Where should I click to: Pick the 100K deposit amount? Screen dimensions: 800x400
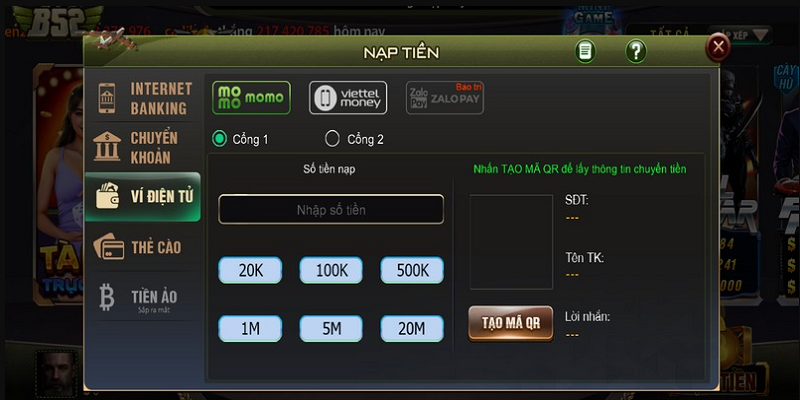[x=331, y=270]
